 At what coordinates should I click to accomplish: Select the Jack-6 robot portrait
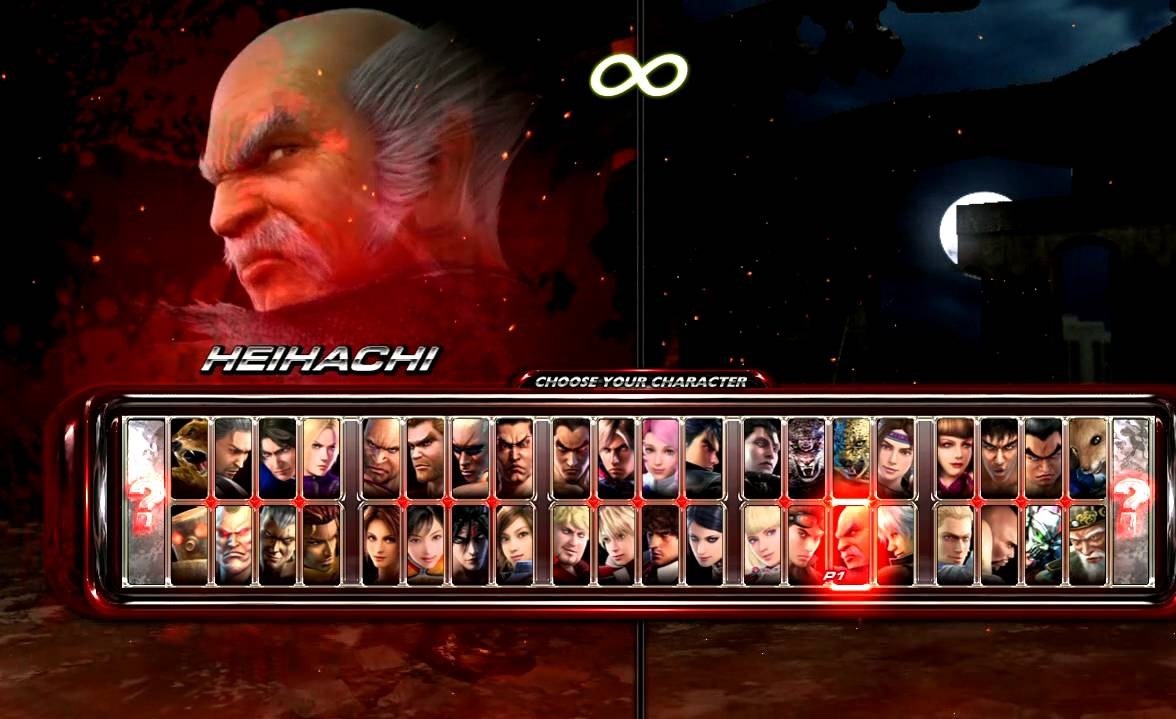tap(189, 543)
